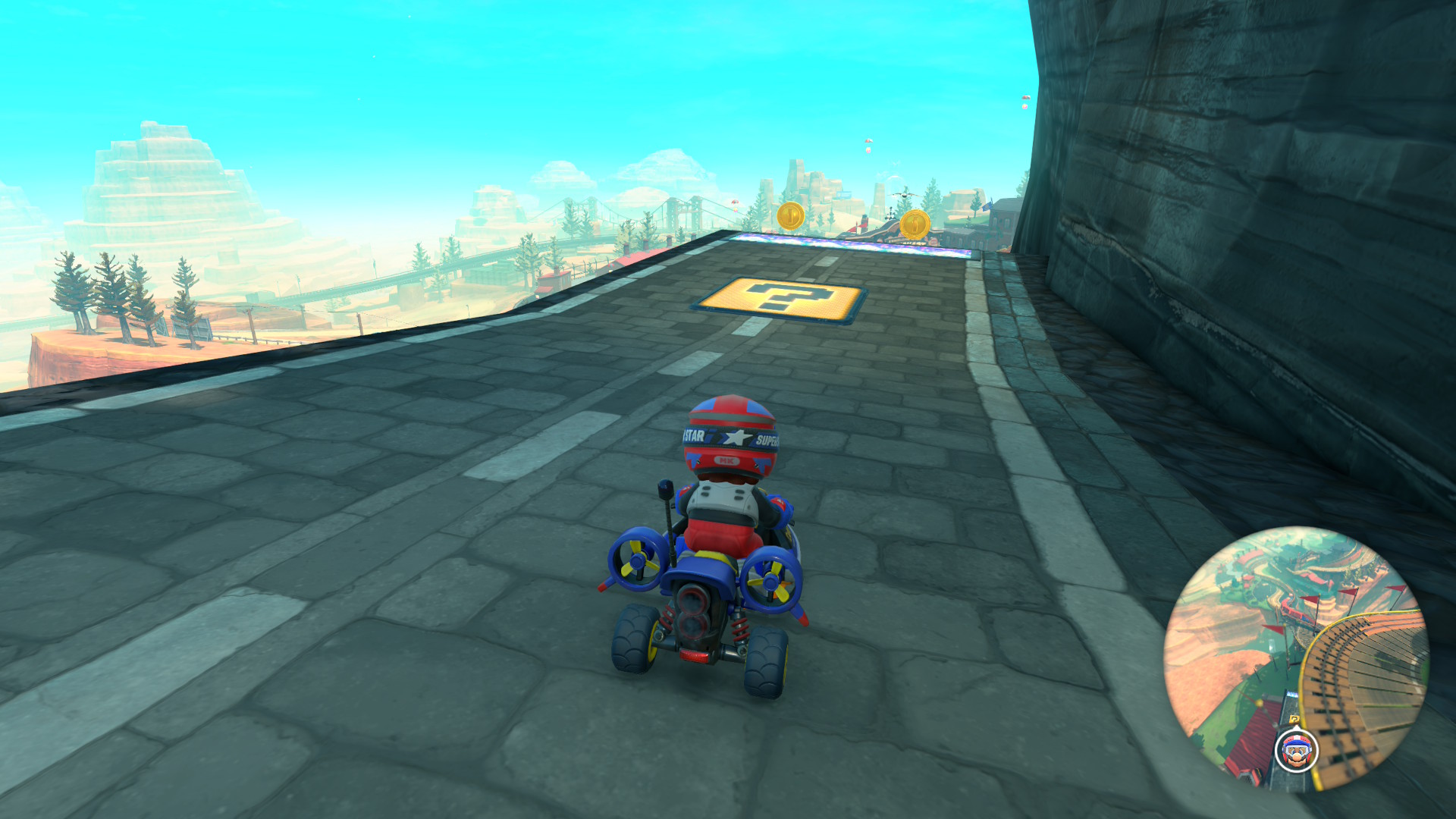Screen dimensions: 1456x819
Task: Click the item box icon on the minimap
Action: click(1294, 718)
